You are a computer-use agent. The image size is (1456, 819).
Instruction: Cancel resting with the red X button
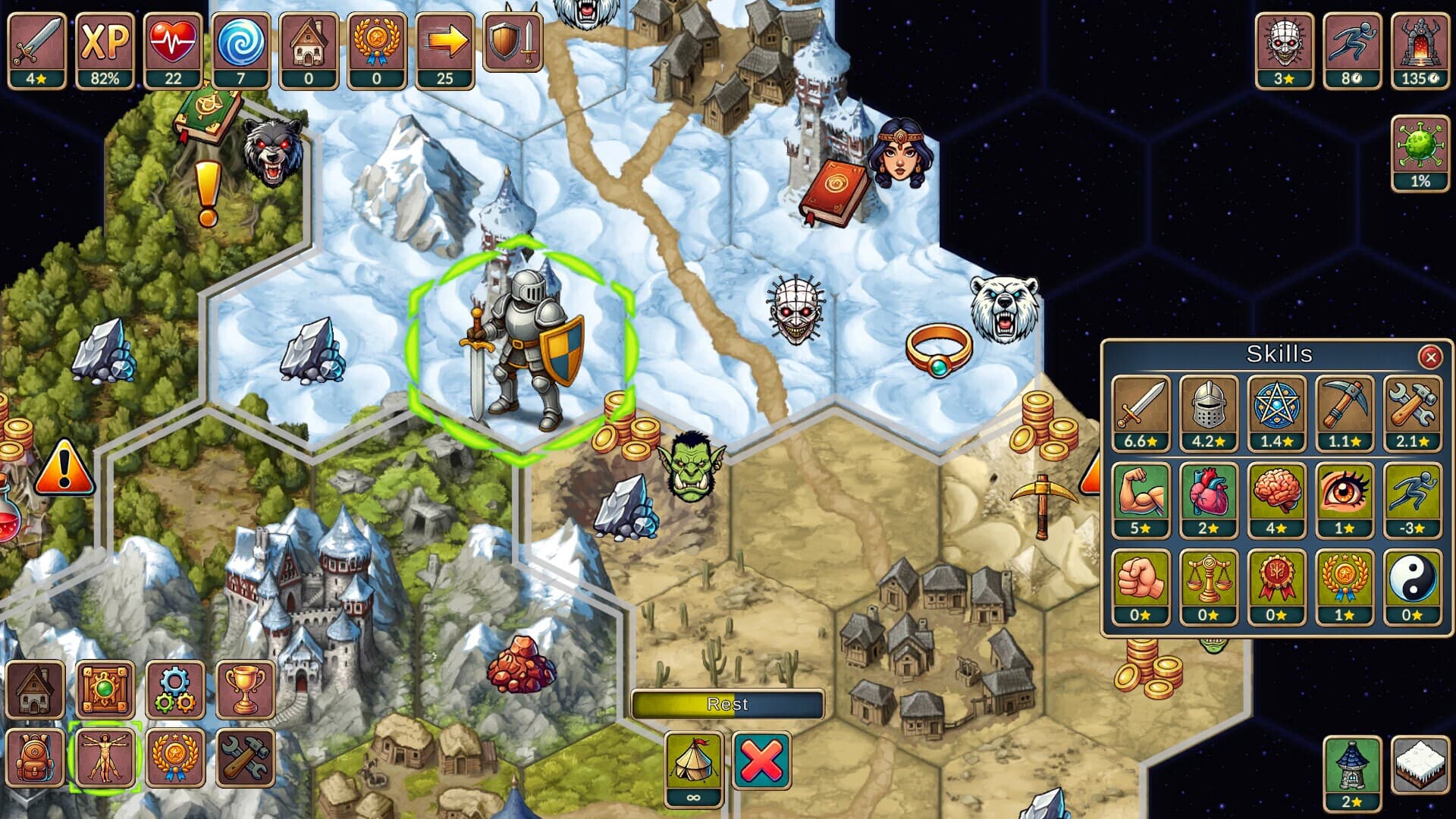[x=761, y=761]
